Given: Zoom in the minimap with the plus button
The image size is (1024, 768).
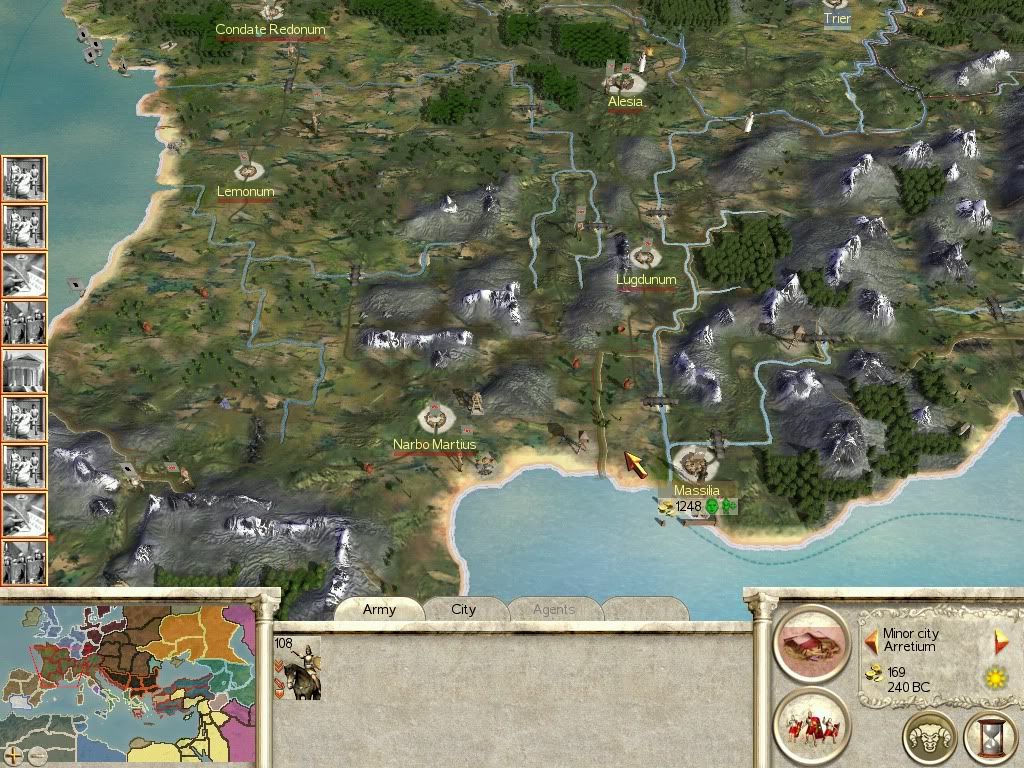Looking at the screenshot, I should [13, 755].
